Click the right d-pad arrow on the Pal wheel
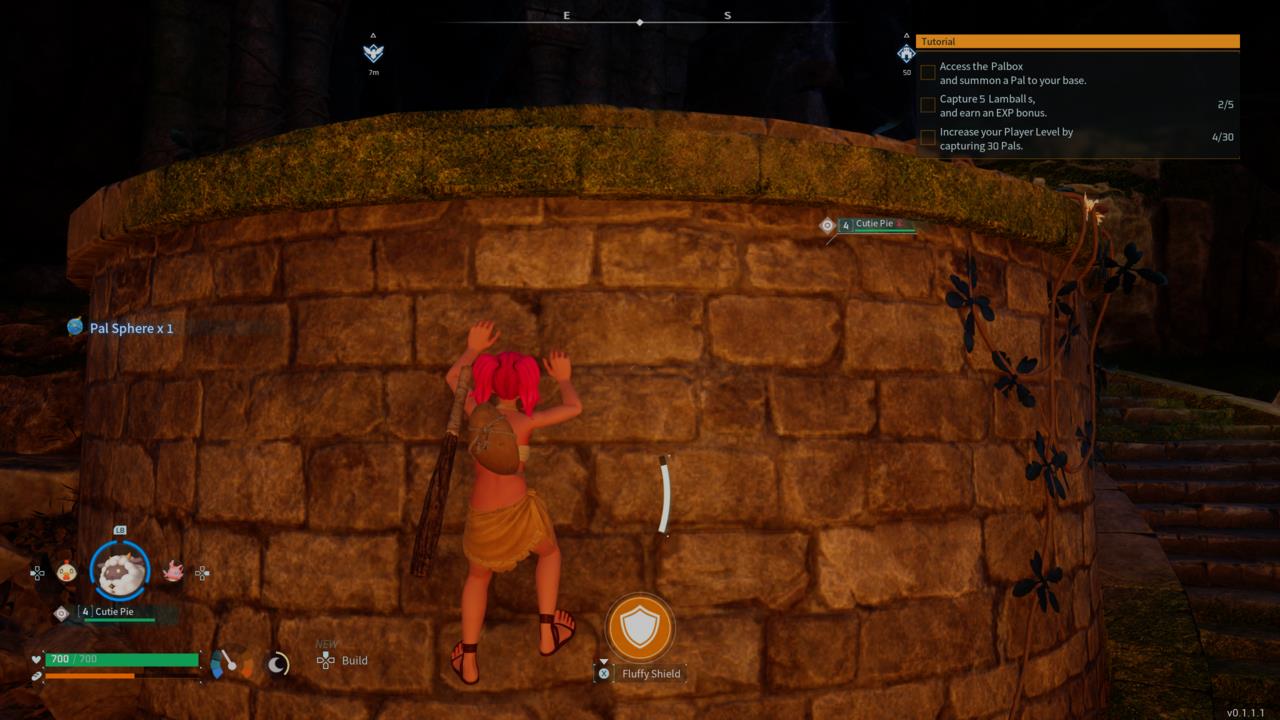The image size is (1280, 720). click(x=200, y=572)
